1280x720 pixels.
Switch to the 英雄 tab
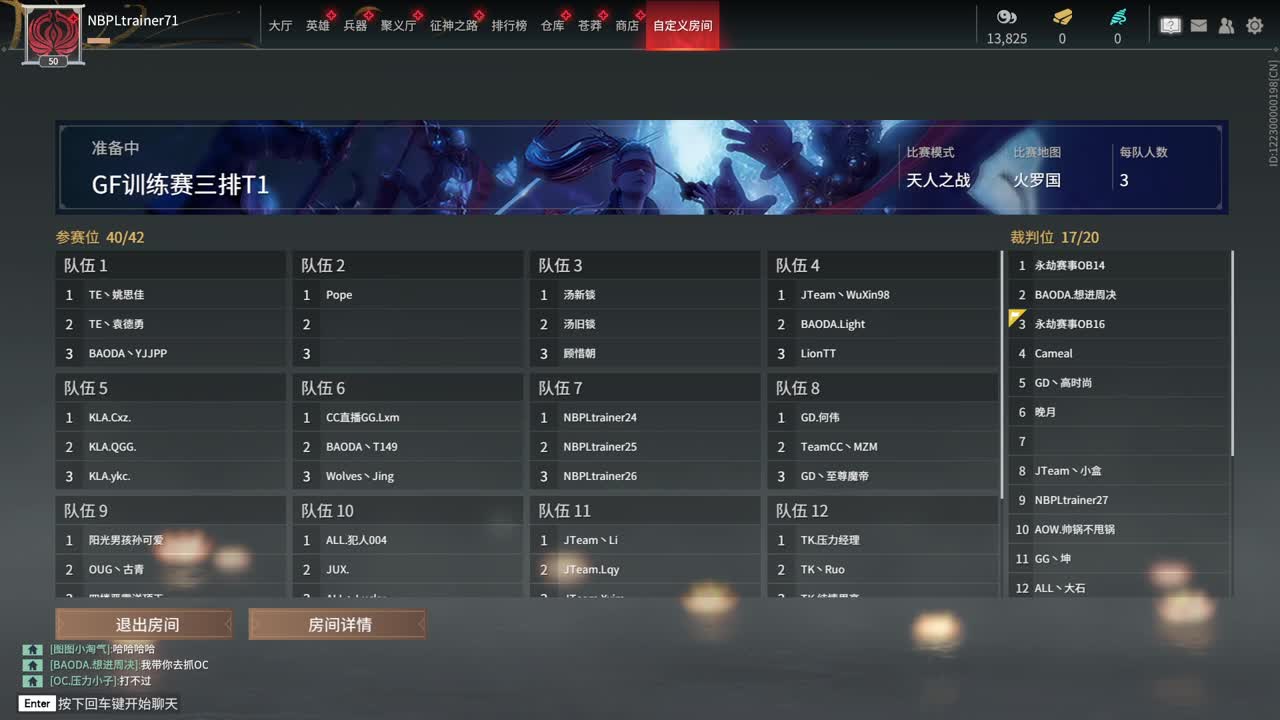coord(318,25)
